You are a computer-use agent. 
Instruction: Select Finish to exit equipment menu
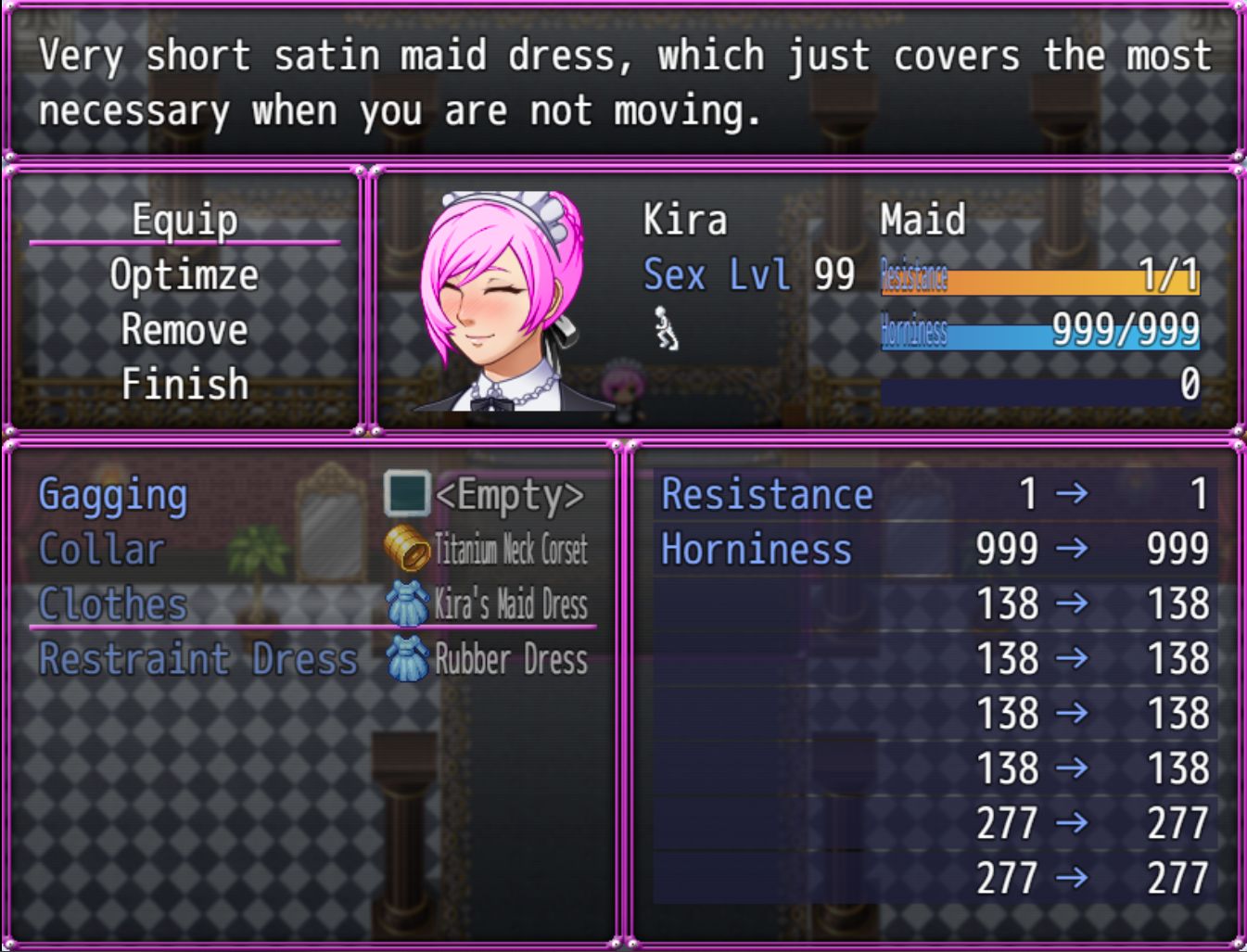click(185, 385)
